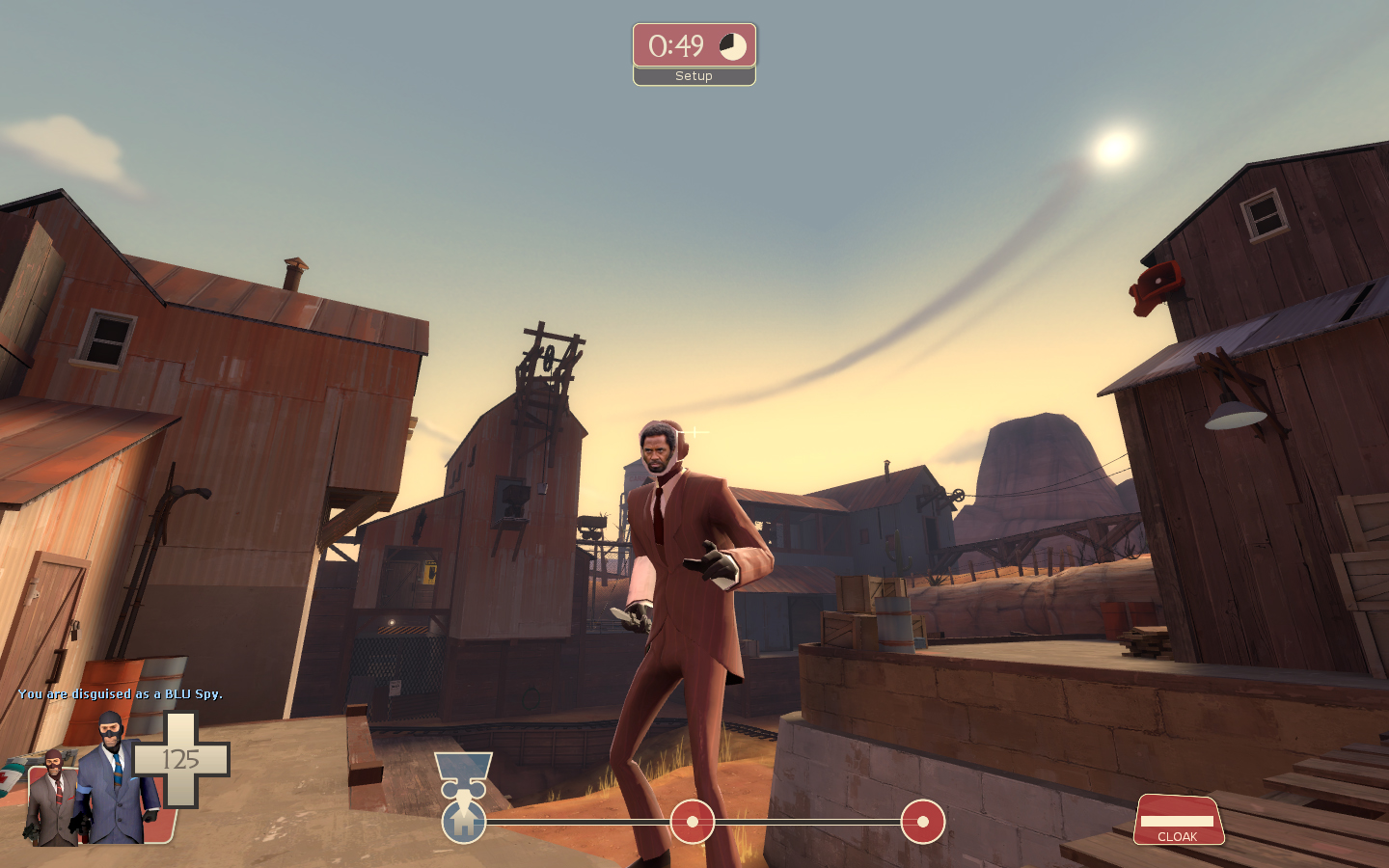Click the first red checkpoint on the payload track
1389x868 pixels.
[692, 822]
